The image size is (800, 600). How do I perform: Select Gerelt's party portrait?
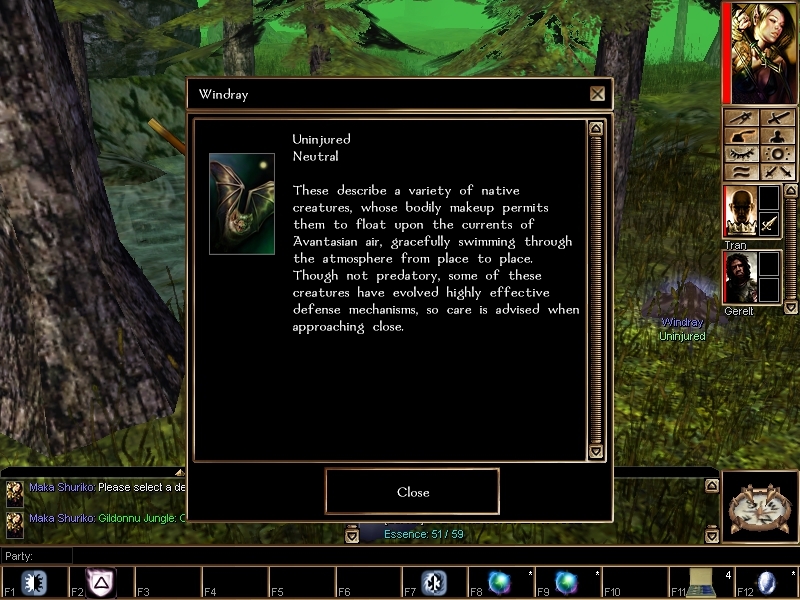click(738, 277)
